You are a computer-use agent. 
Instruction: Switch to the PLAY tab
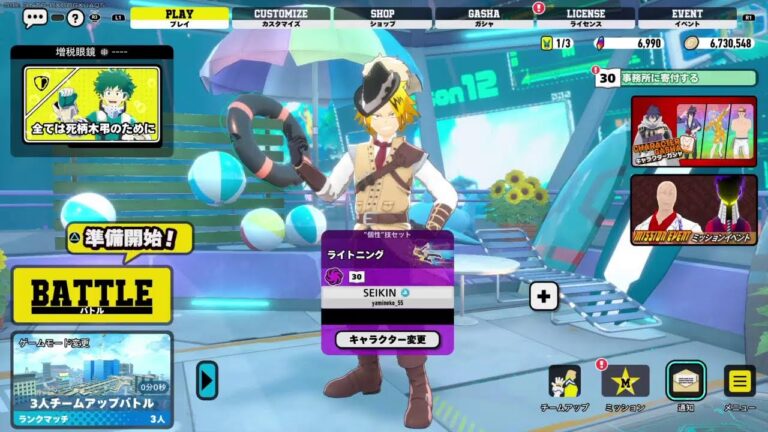[179, 17]
